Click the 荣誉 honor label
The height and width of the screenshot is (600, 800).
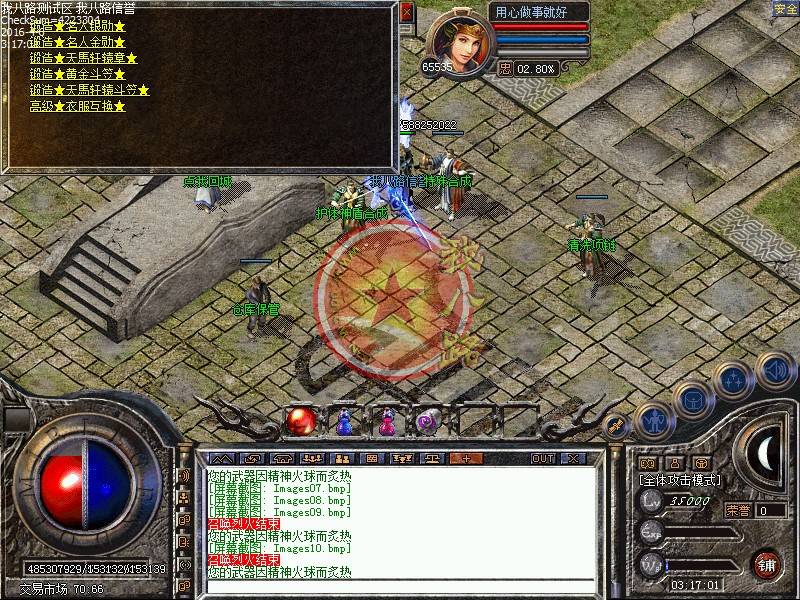pyautogui.click(x=738, y=510)
